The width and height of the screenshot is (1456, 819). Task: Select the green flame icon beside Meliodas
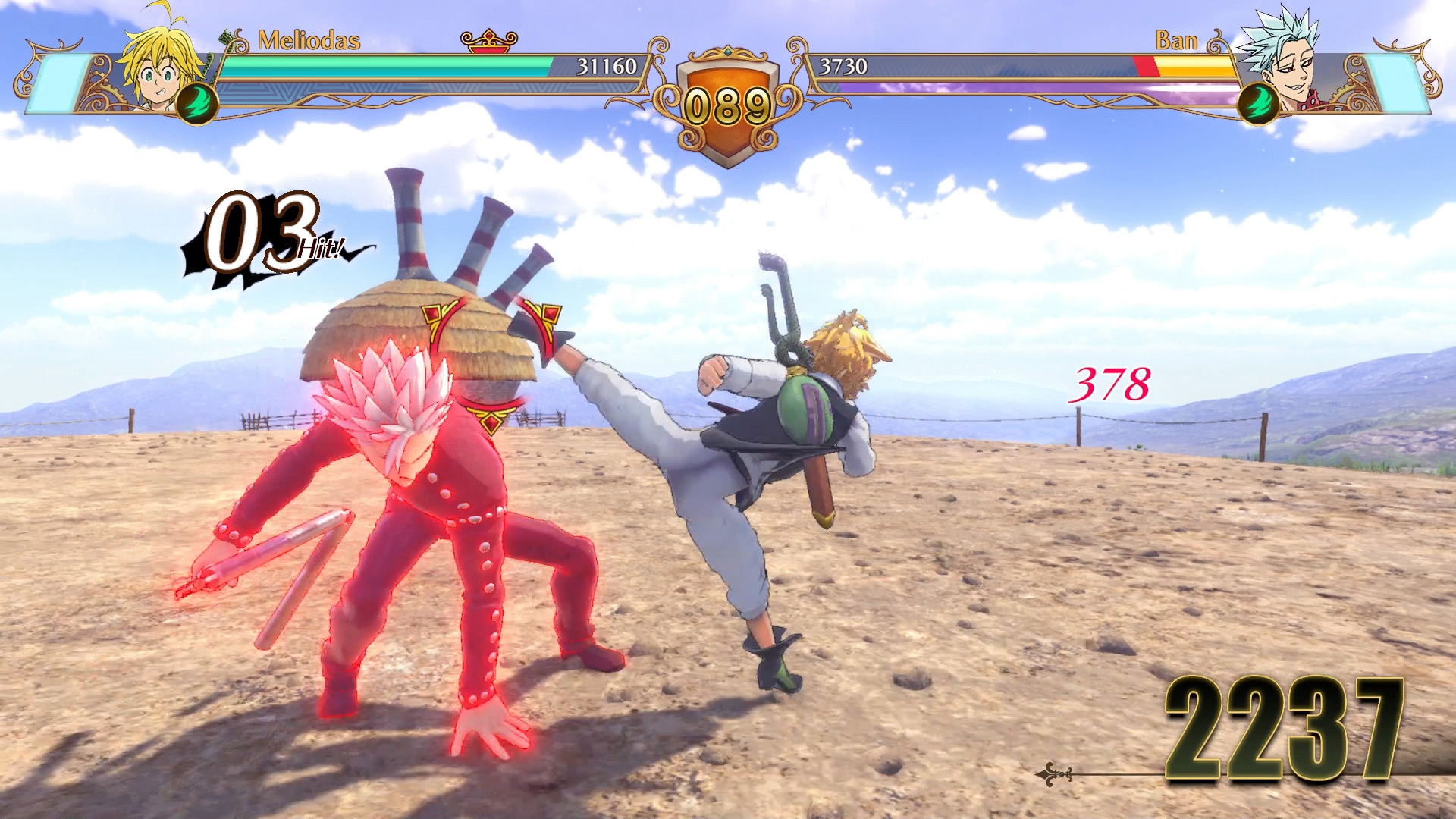[x=196, y=104]
